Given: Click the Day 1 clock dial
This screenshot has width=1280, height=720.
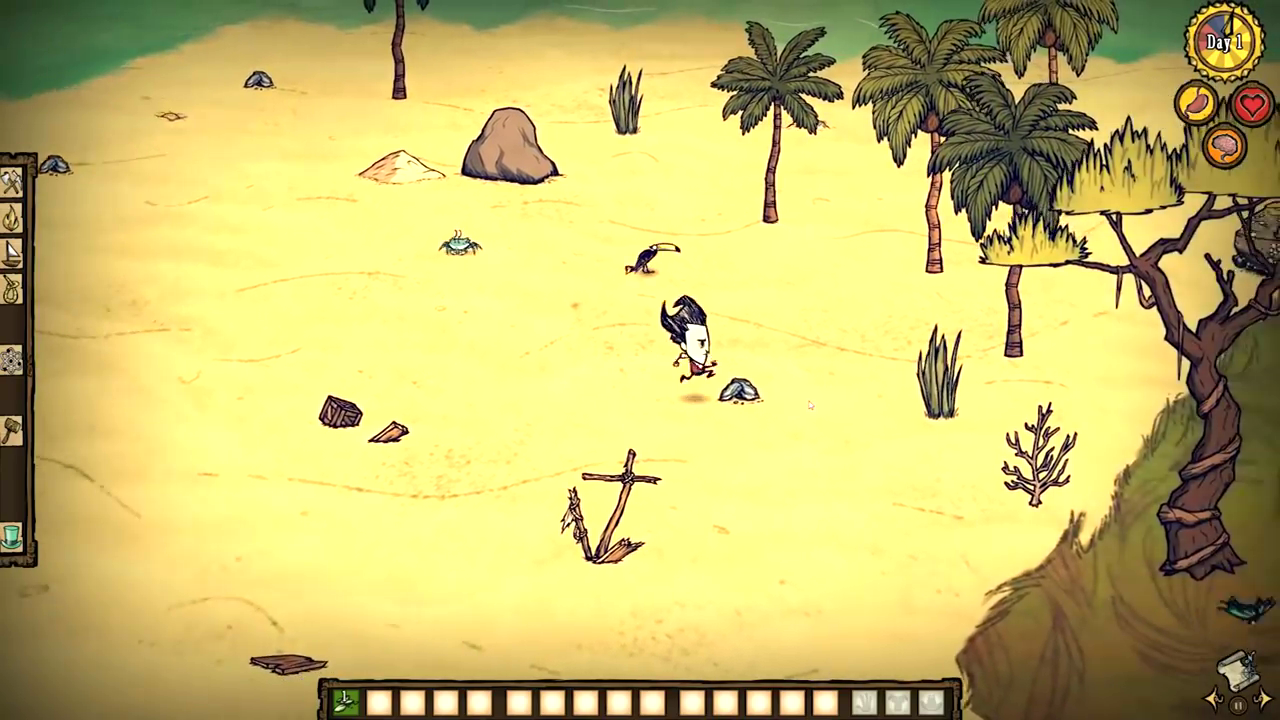Looking at the screenshot, I should click(1224, 40).
